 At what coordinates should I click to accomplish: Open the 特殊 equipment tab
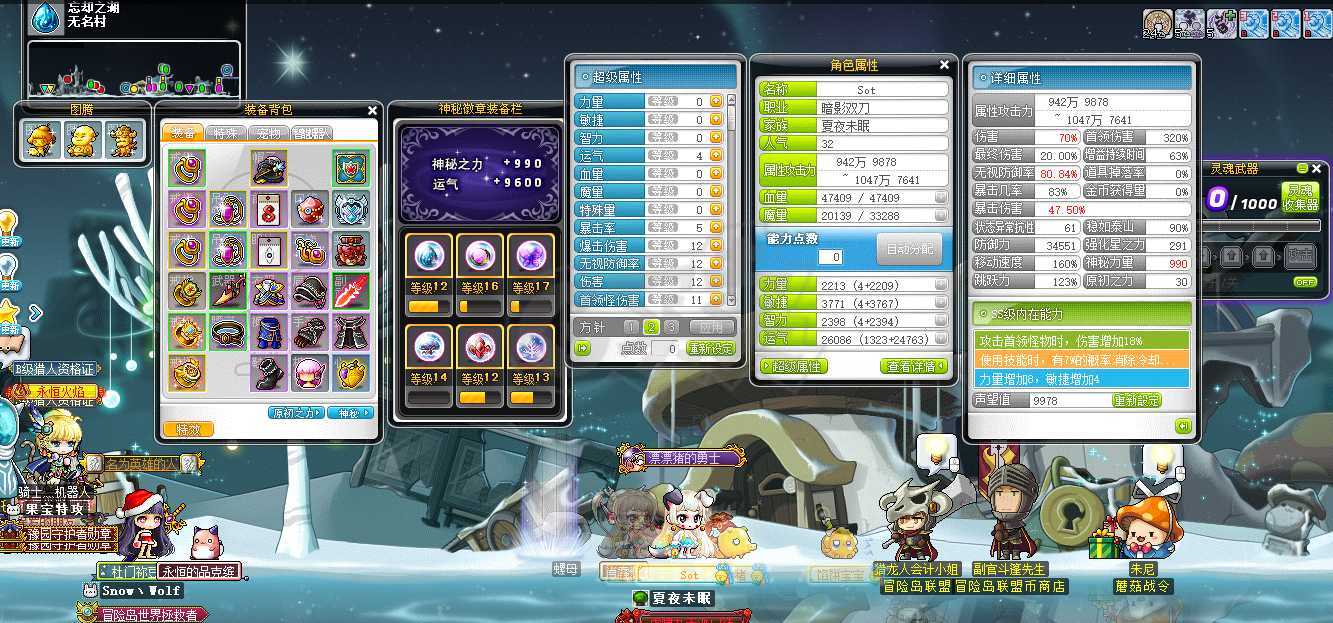click(x=227, y=133)
